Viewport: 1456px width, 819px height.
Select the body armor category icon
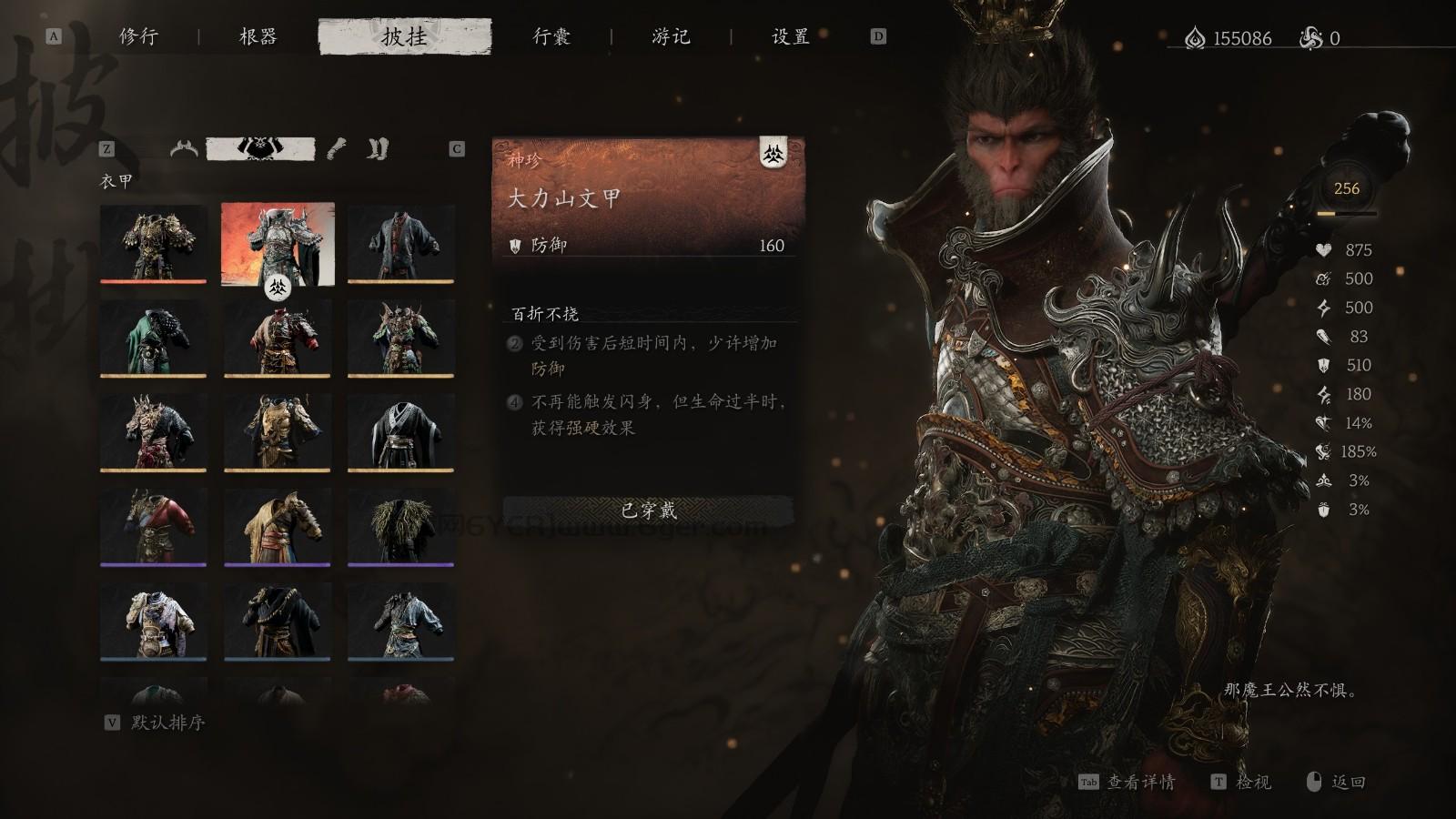coord(261,148)
